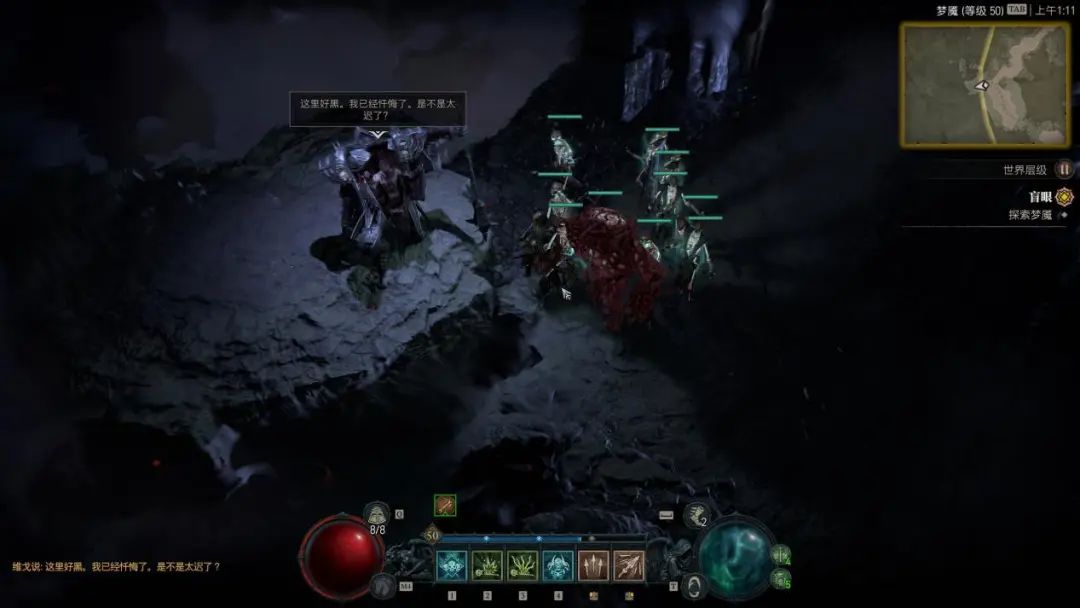Click the claw icon with count 2
The image size is (1080, 608).
tap(696, 515)
